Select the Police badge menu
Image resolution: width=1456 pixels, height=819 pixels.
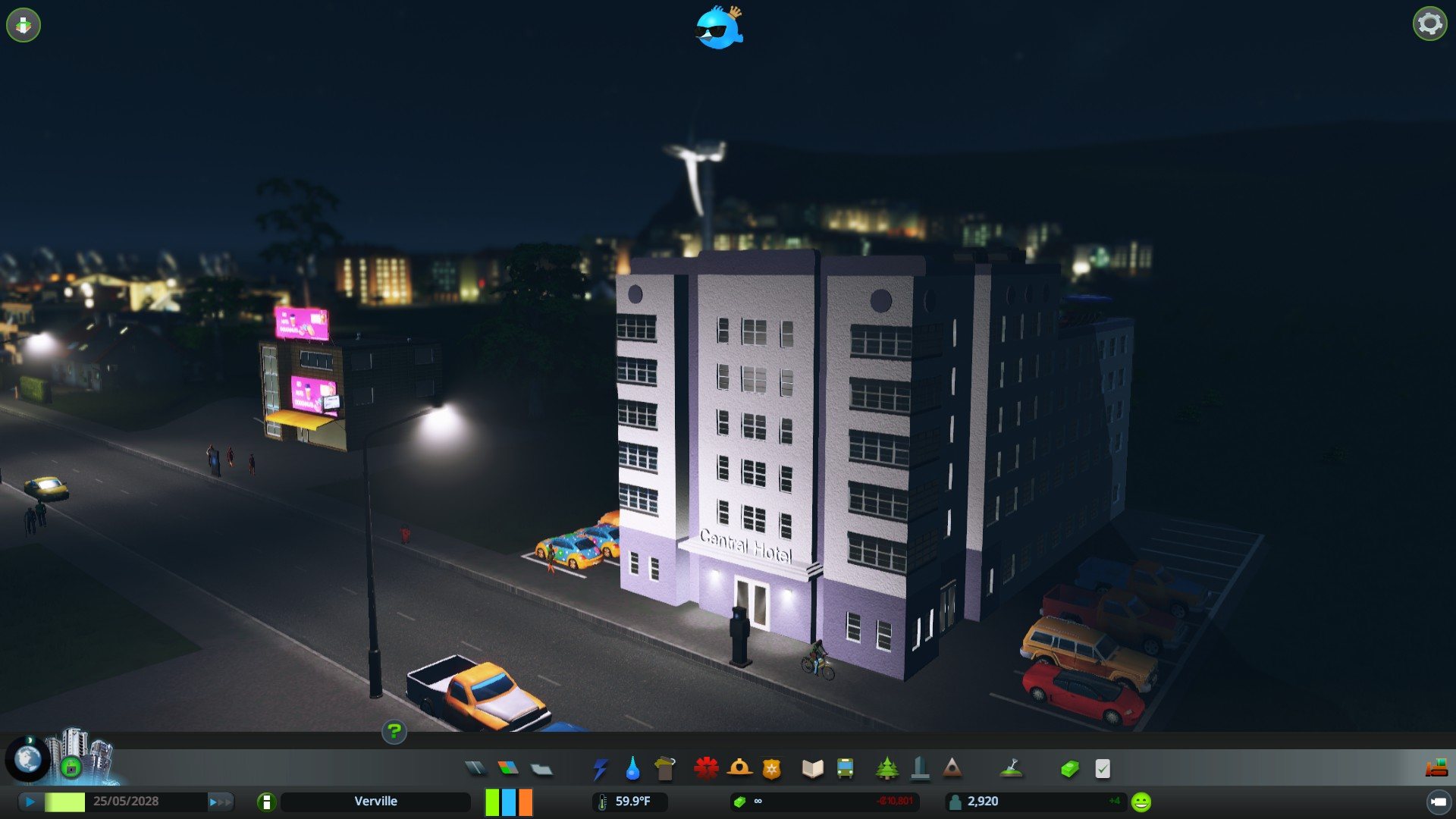pos(771,769)
